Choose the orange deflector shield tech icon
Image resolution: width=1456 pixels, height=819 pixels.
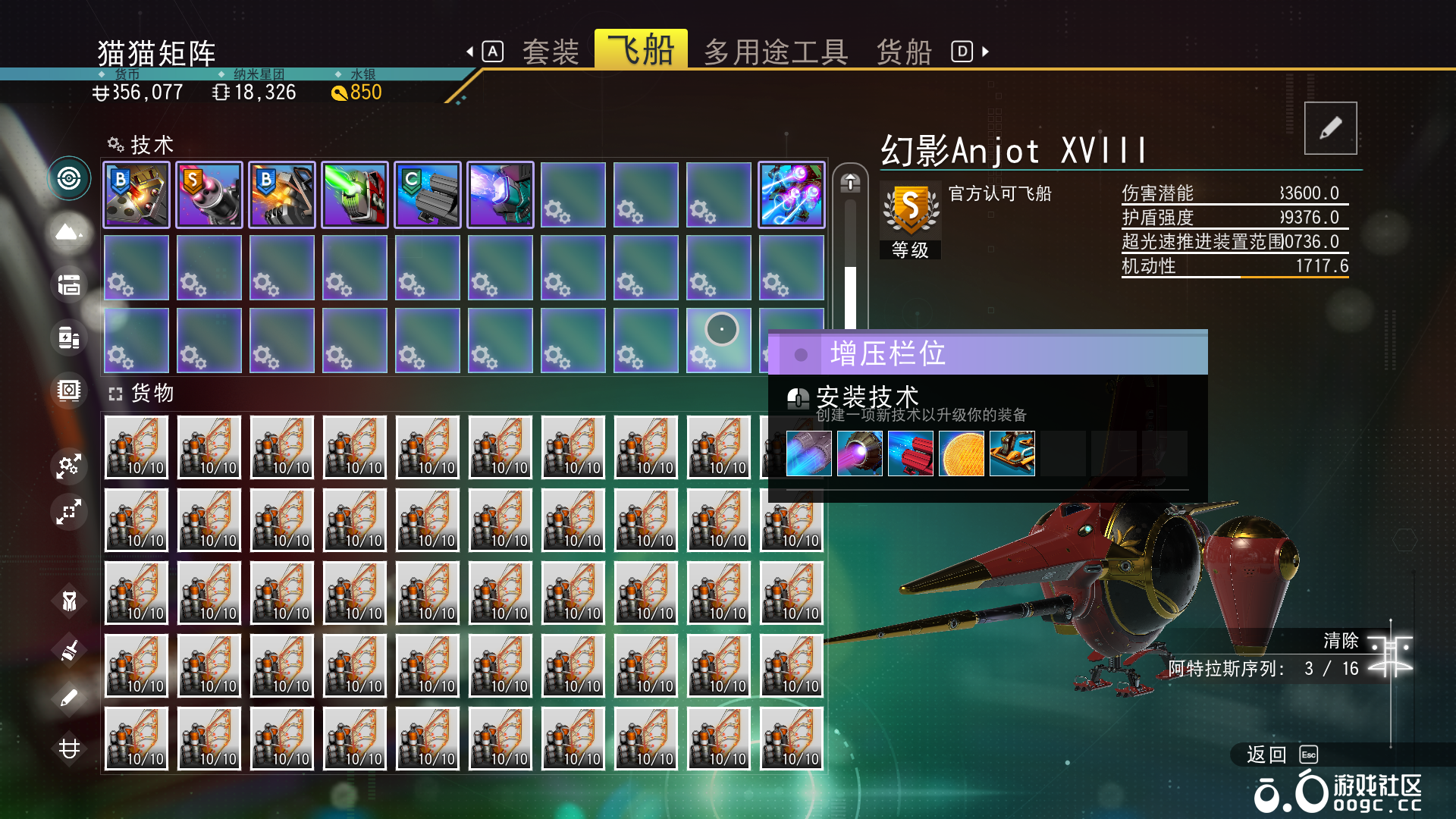(x=962, y=453)
